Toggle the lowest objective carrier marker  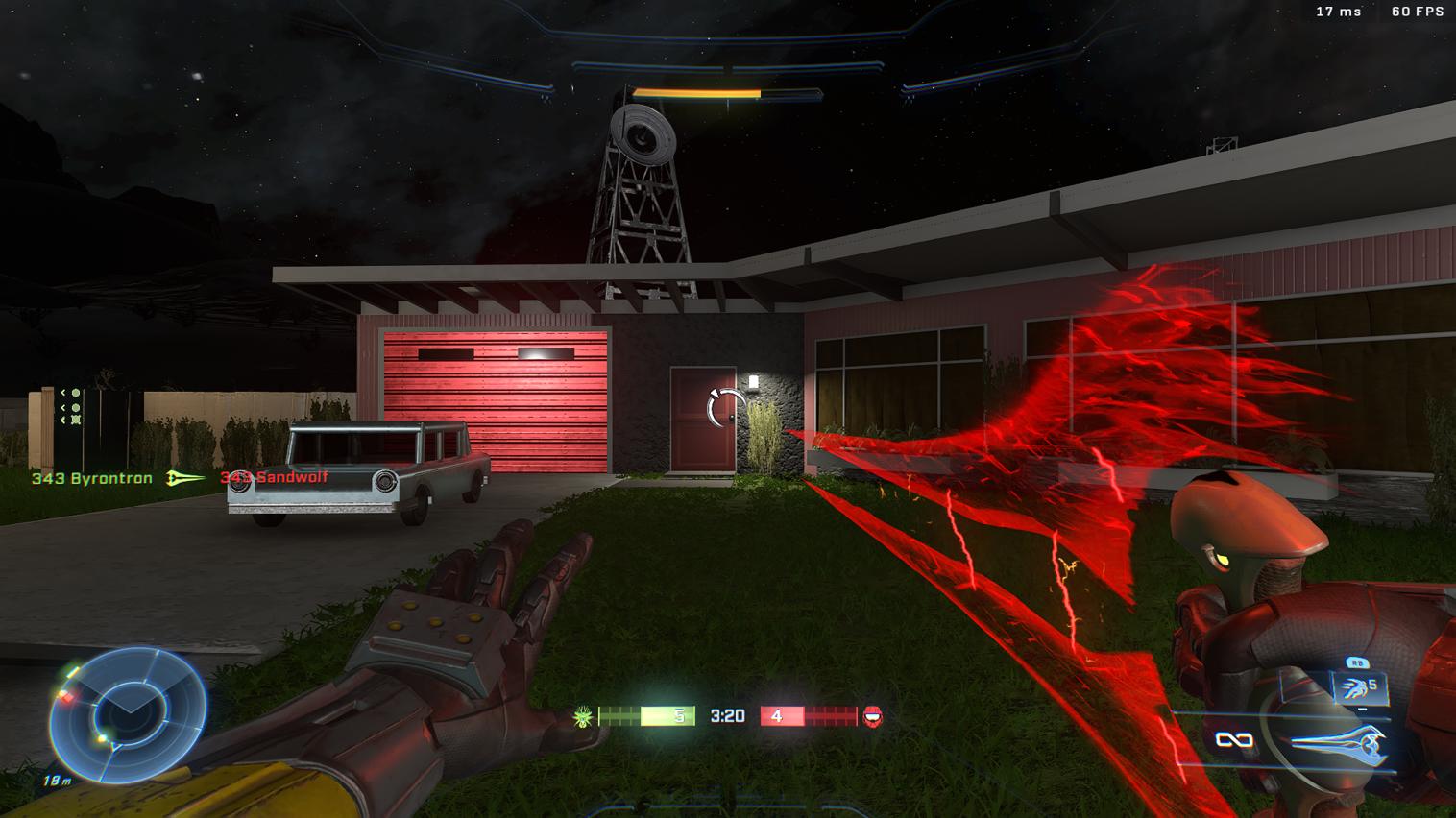click(76, 420)
